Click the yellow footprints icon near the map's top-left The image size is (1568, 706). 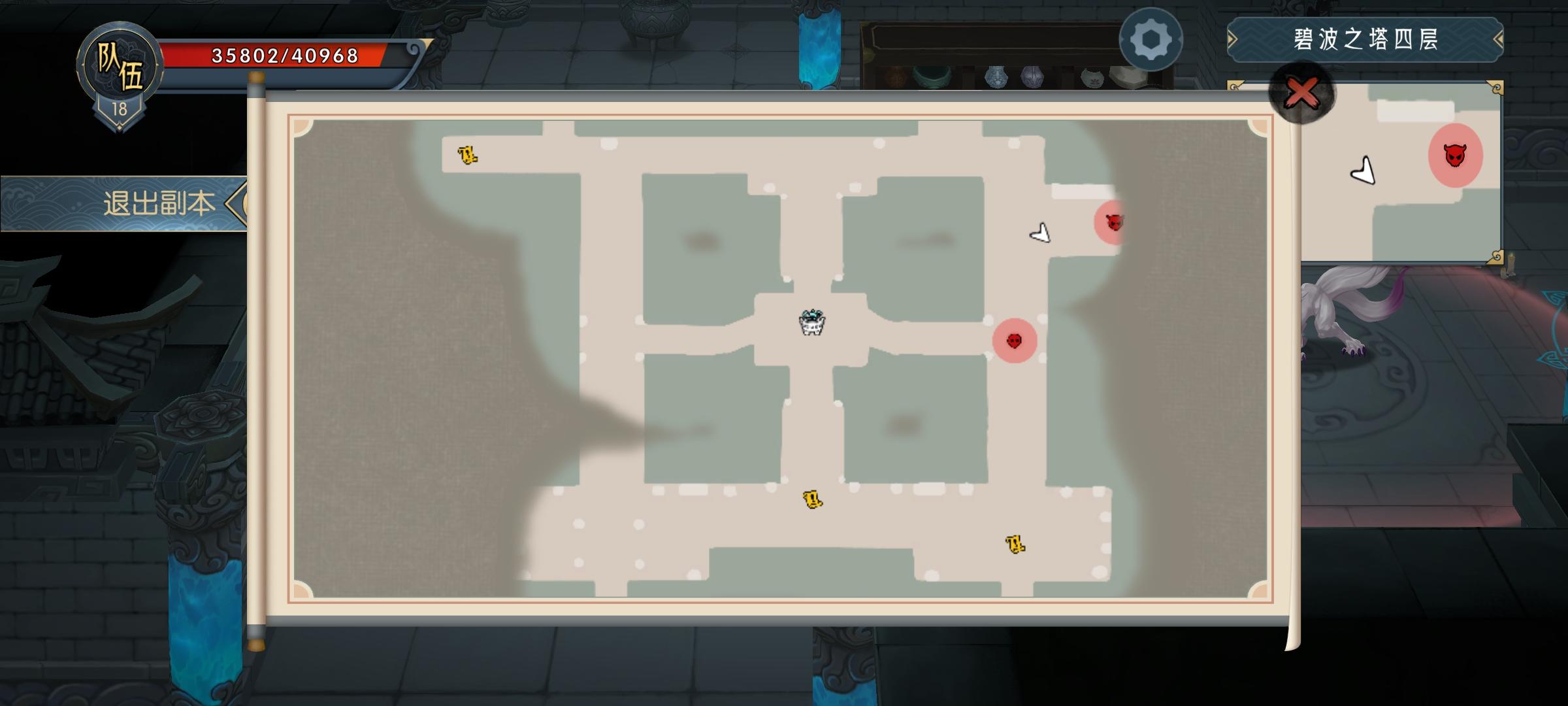468,154
